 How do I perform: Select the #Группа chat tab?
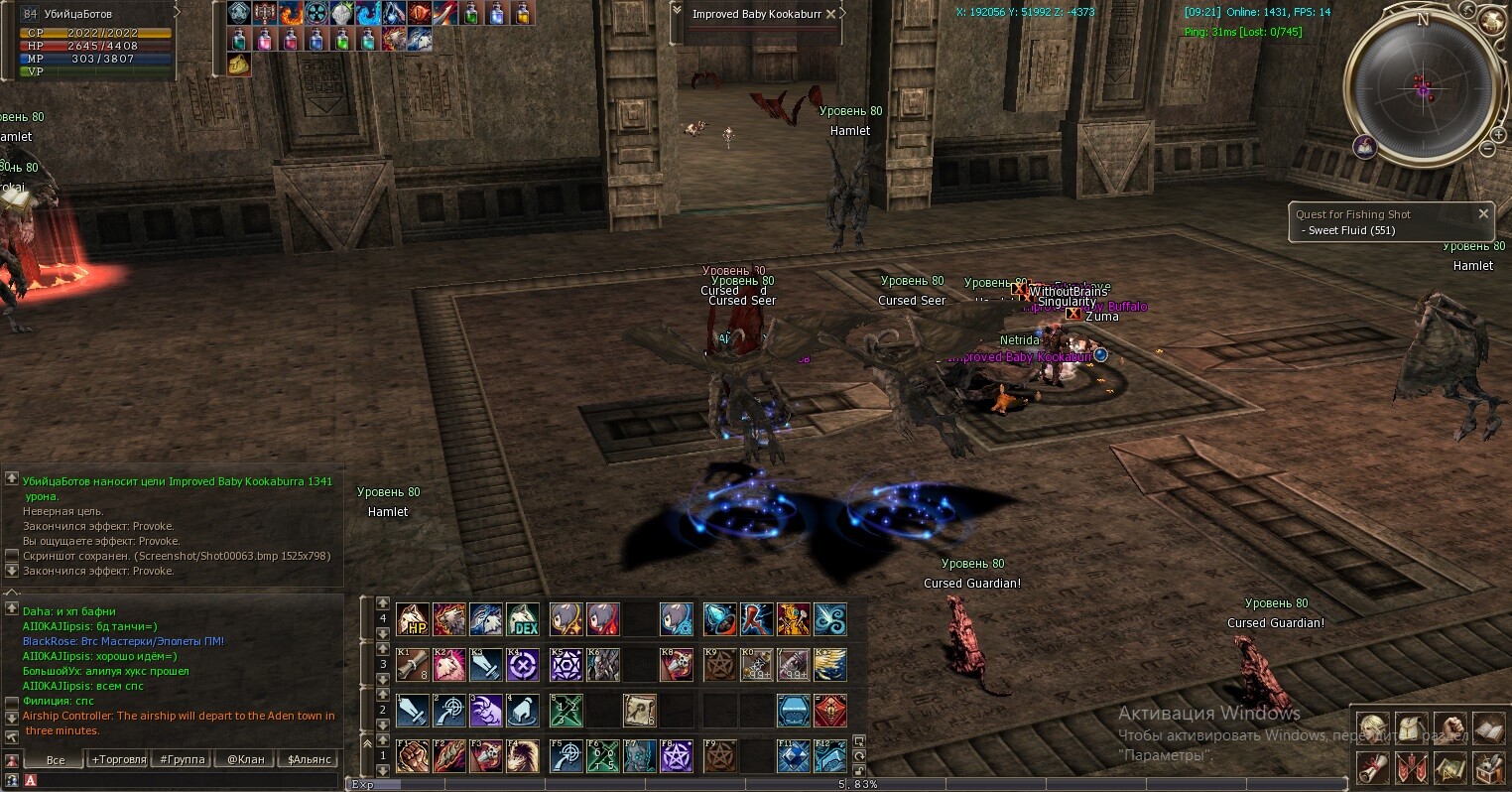point(183,759)
